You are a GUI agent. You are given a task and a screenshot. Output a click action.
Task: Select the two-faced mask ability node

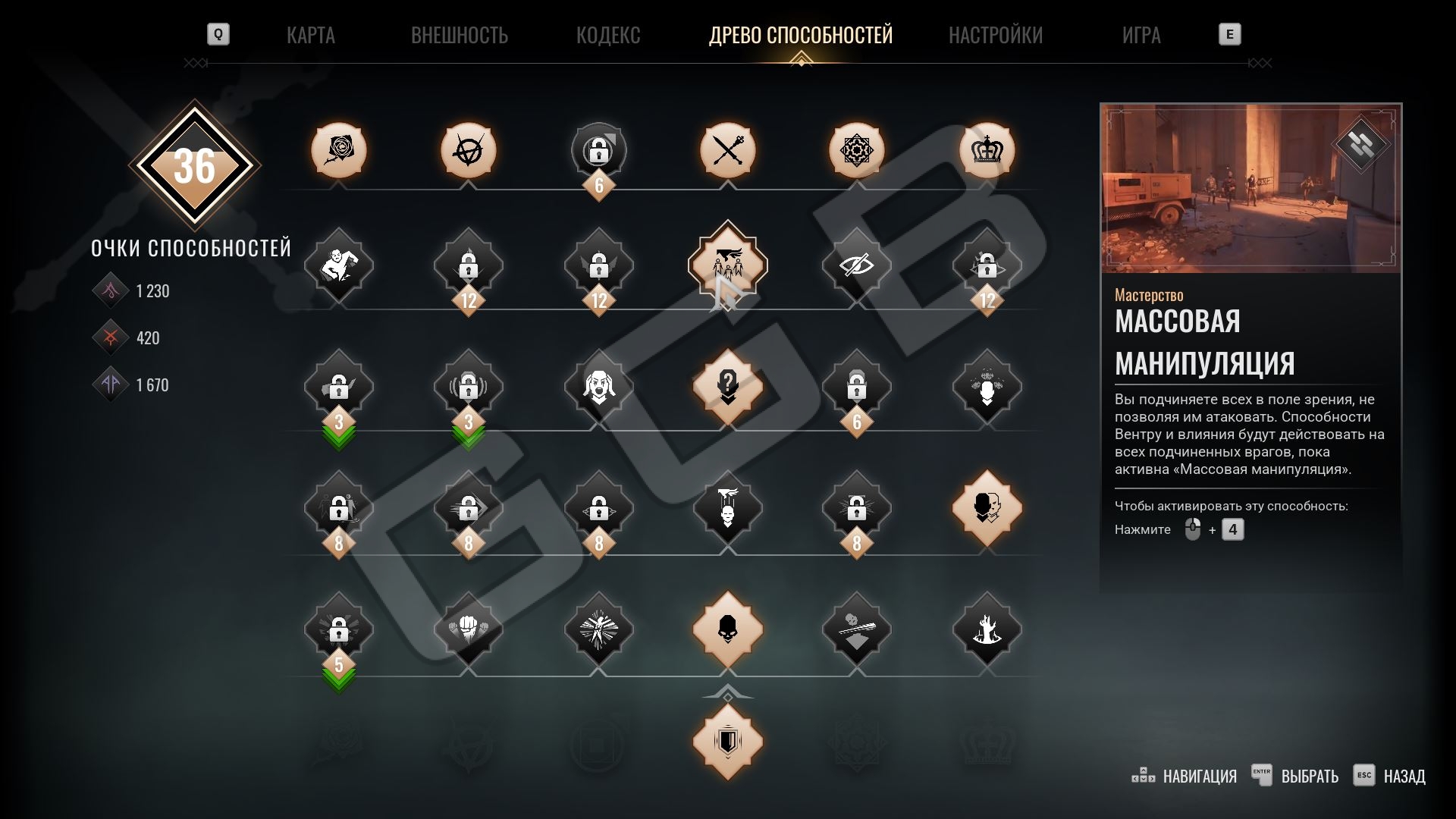click(x=987, y=507)
